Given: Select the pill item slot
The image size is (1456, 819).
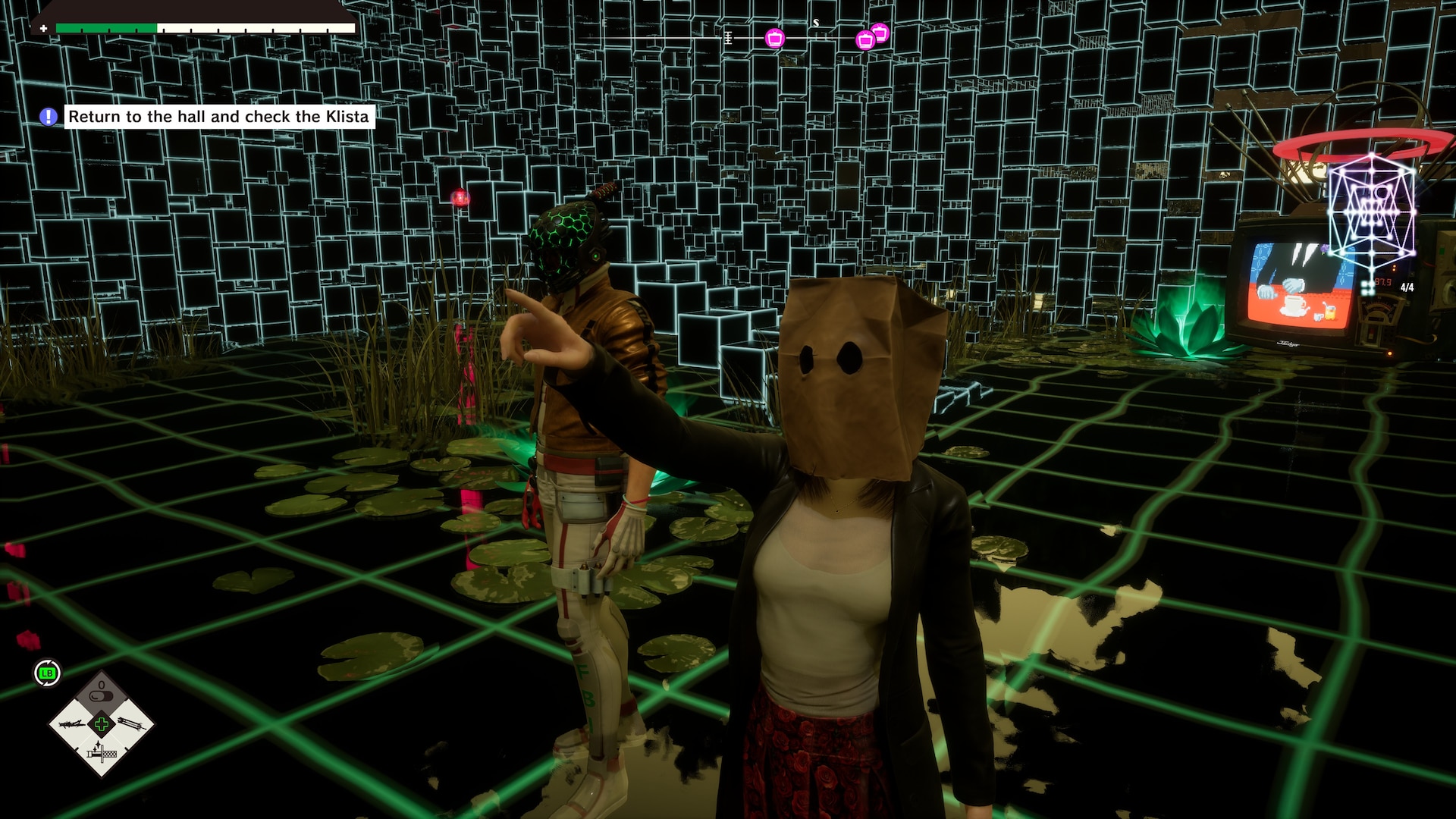Looking at the screenshot, I should point(102,695).
